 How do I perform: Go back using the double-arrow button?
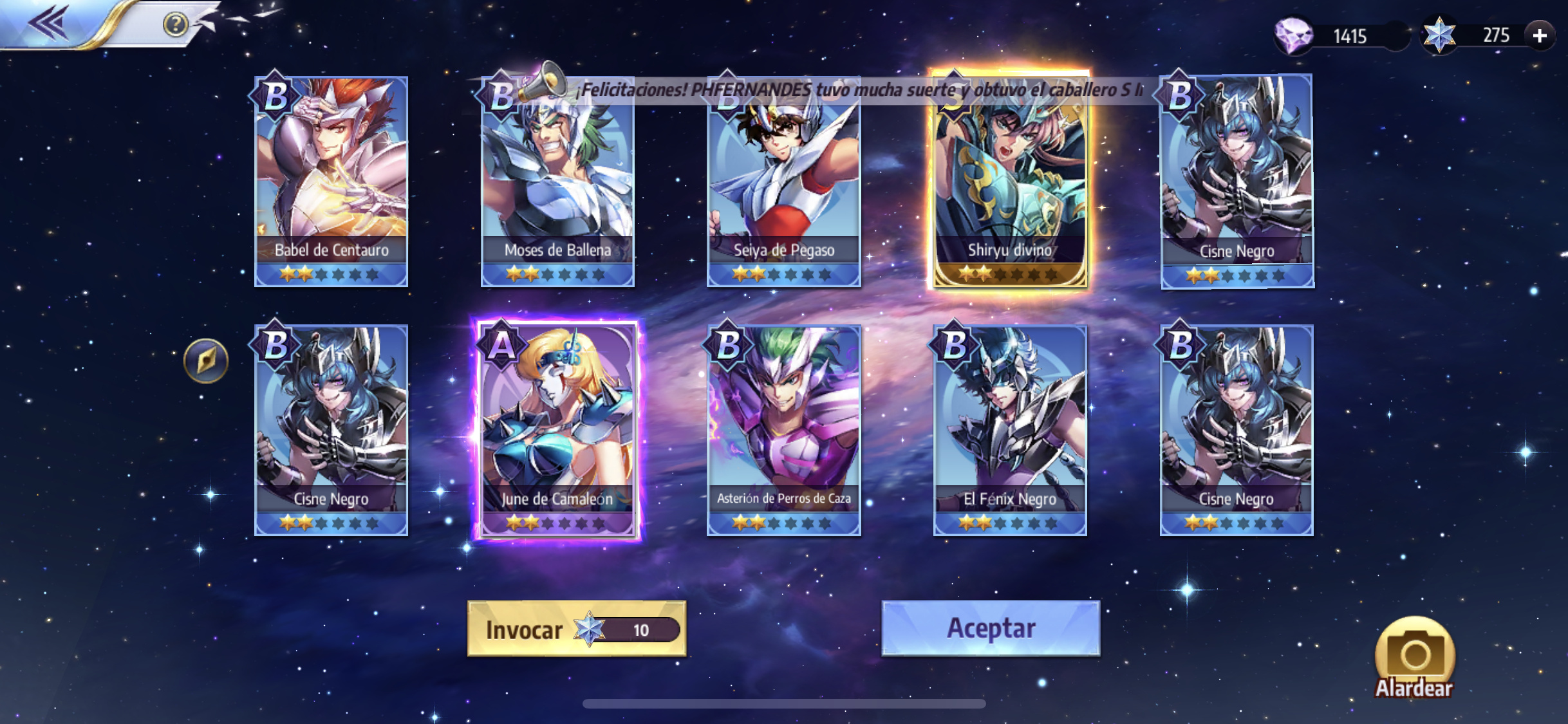tap(49, 23)
